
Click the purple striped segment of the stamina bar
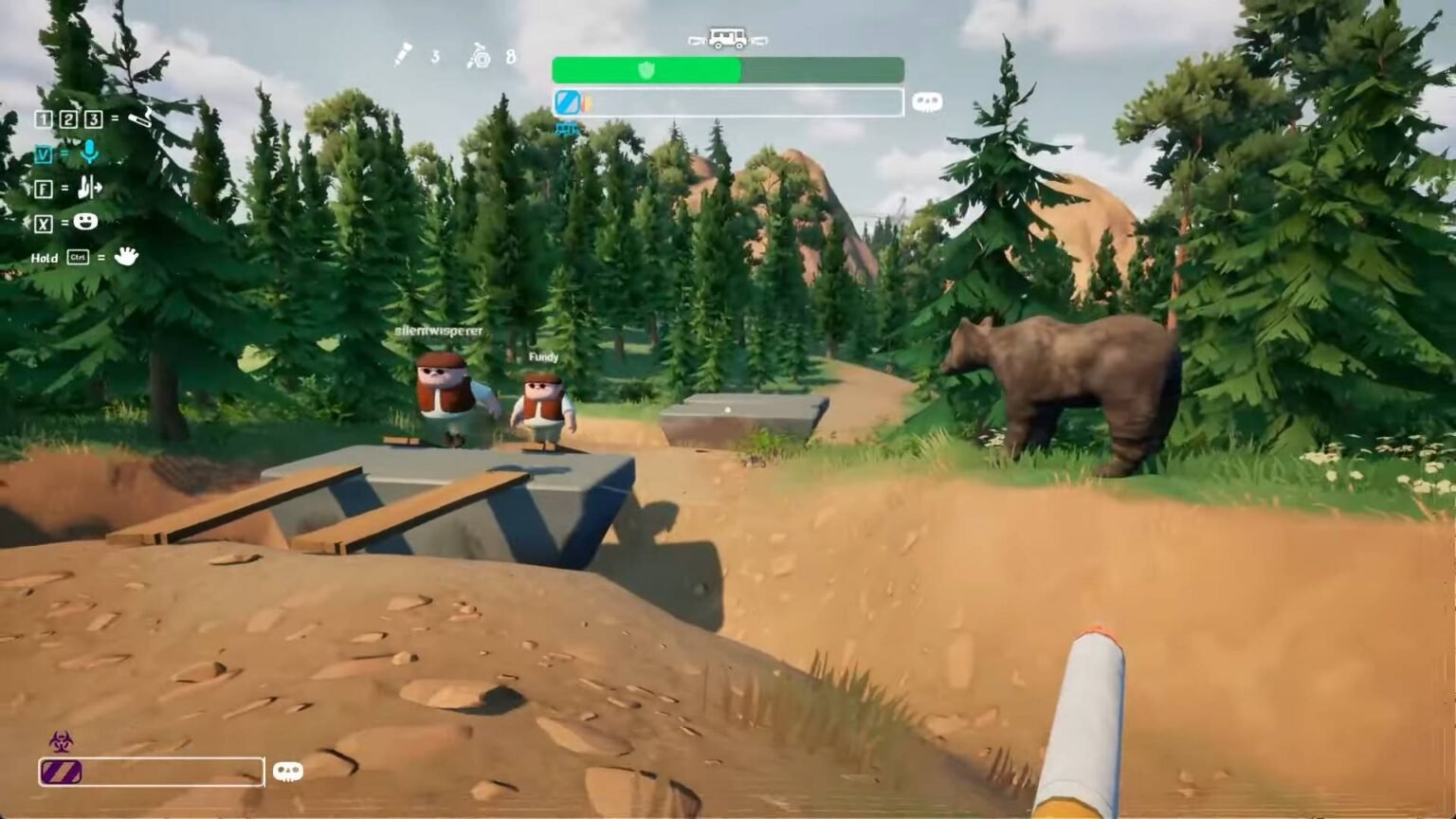tap(60, 772)
